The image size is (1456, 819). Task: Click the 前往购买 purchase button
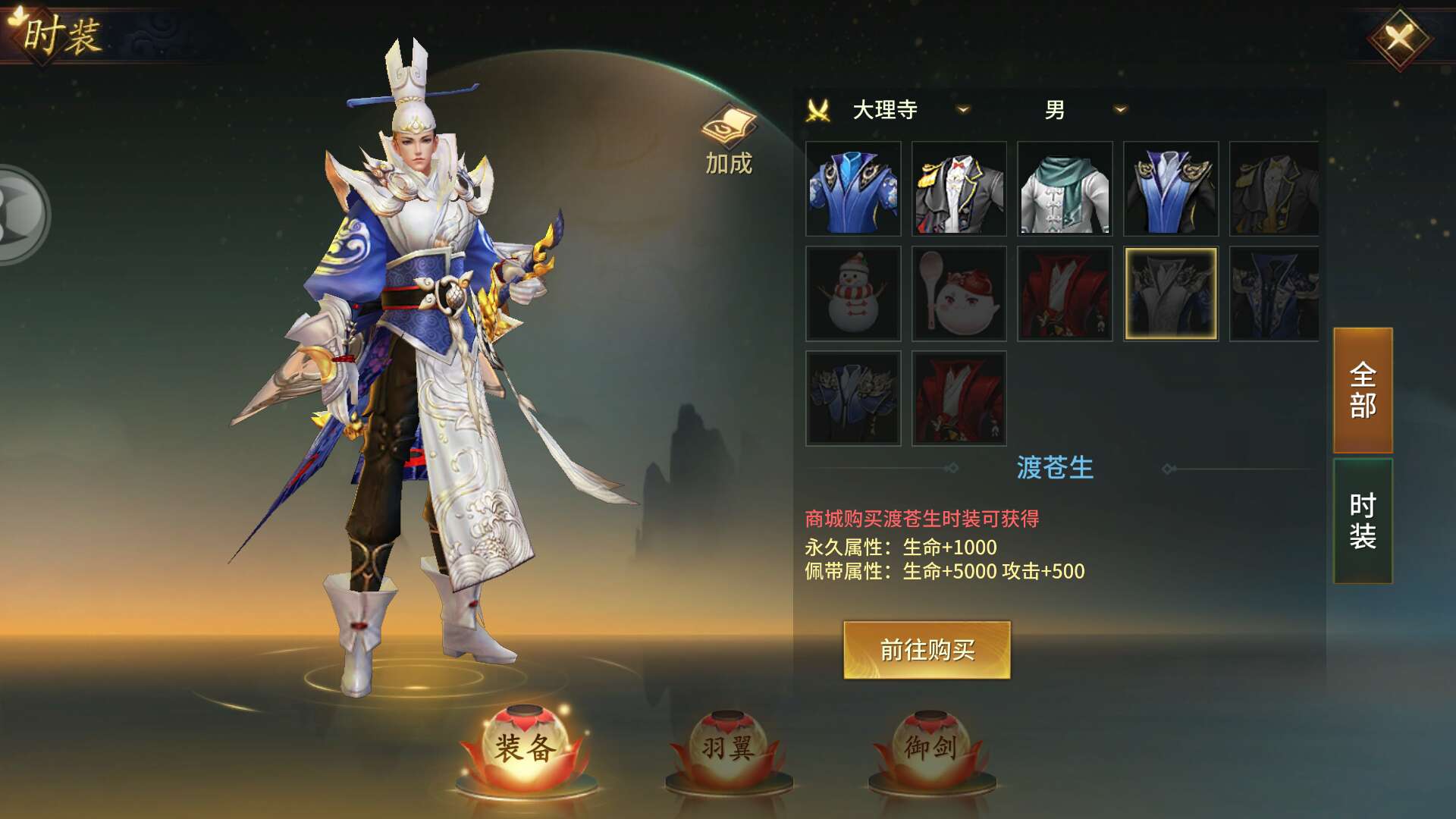coord(927,650)
